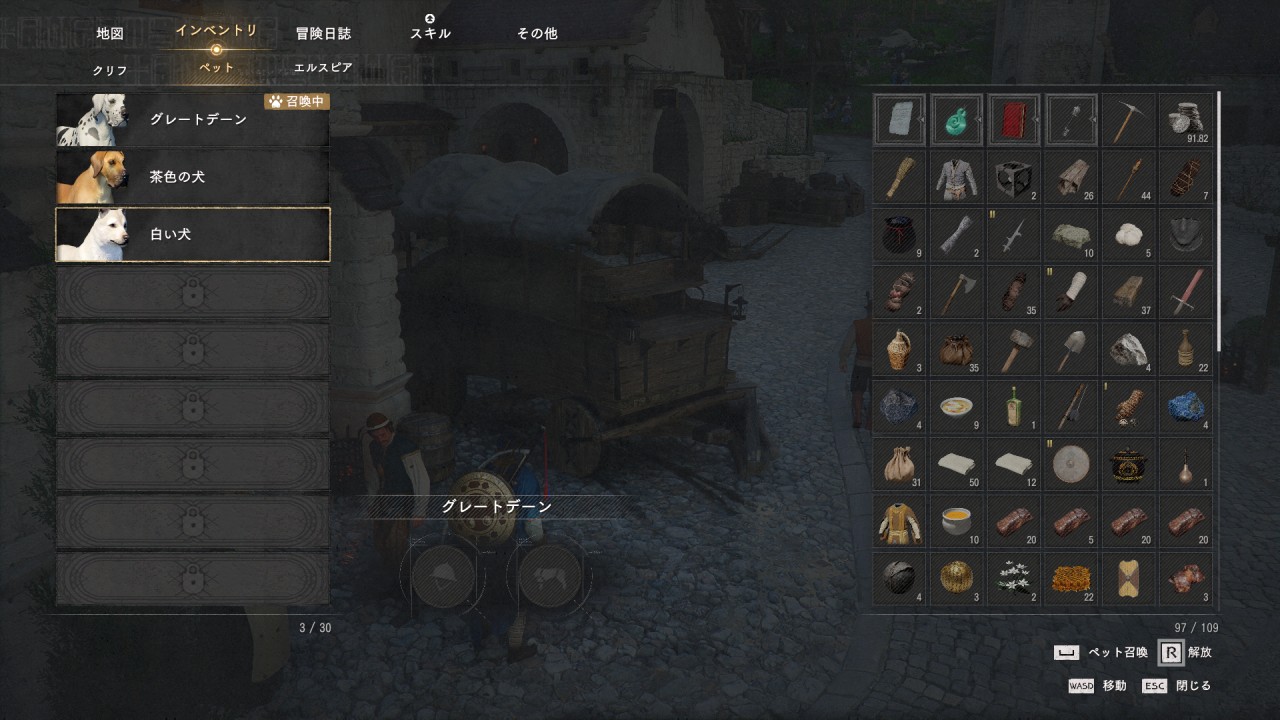Pick the yellow tunic armor slot
The height and width of the screenshot is (720, 1280).
(x=900, y=521)
